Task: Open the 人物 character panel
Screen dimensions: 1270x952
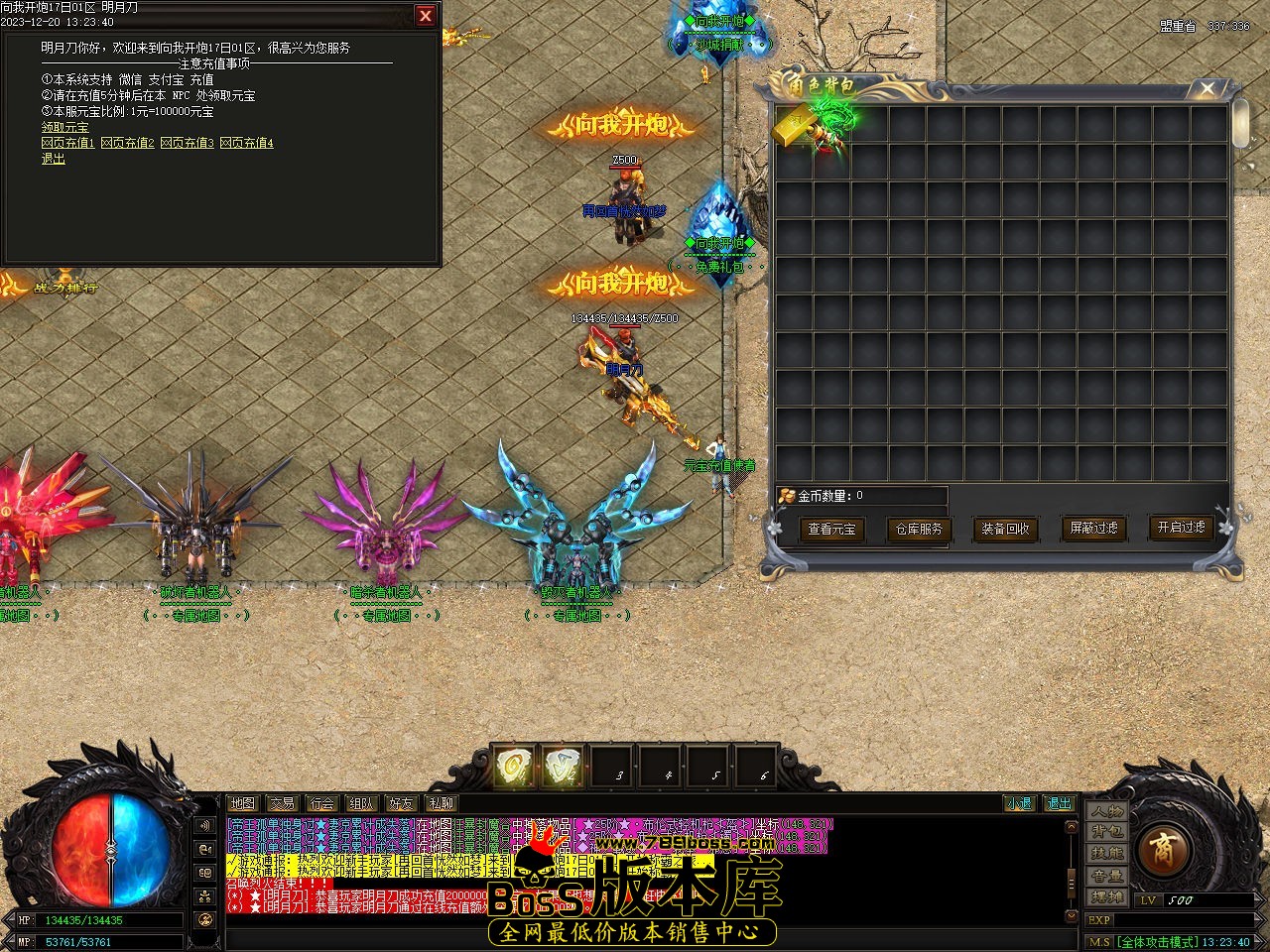Action: tap(1107, 810)
